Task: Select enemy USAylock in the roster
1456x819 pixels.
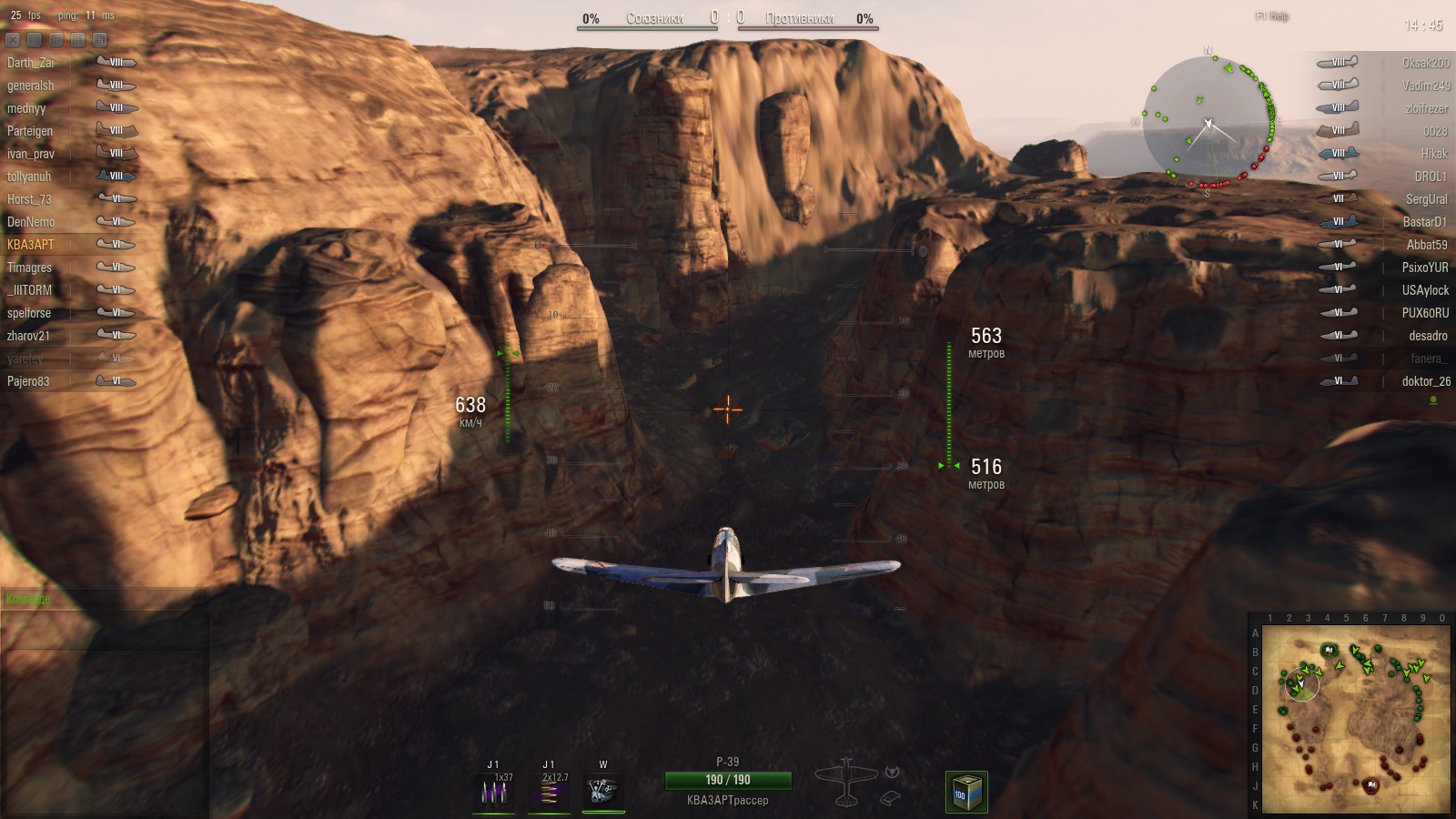Action: pos(1424,290)
